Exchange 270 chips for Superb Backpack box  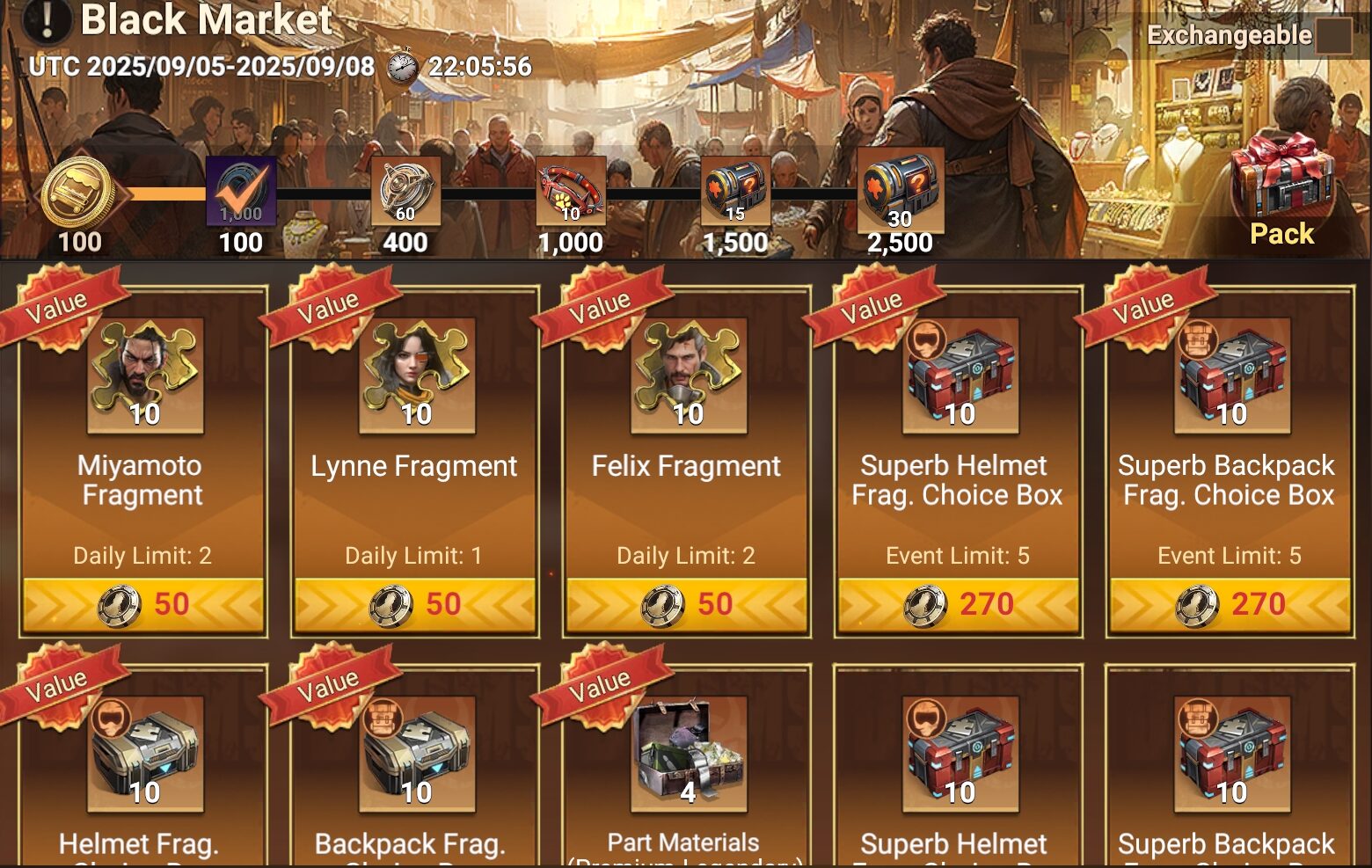(x=1230, y=604)
